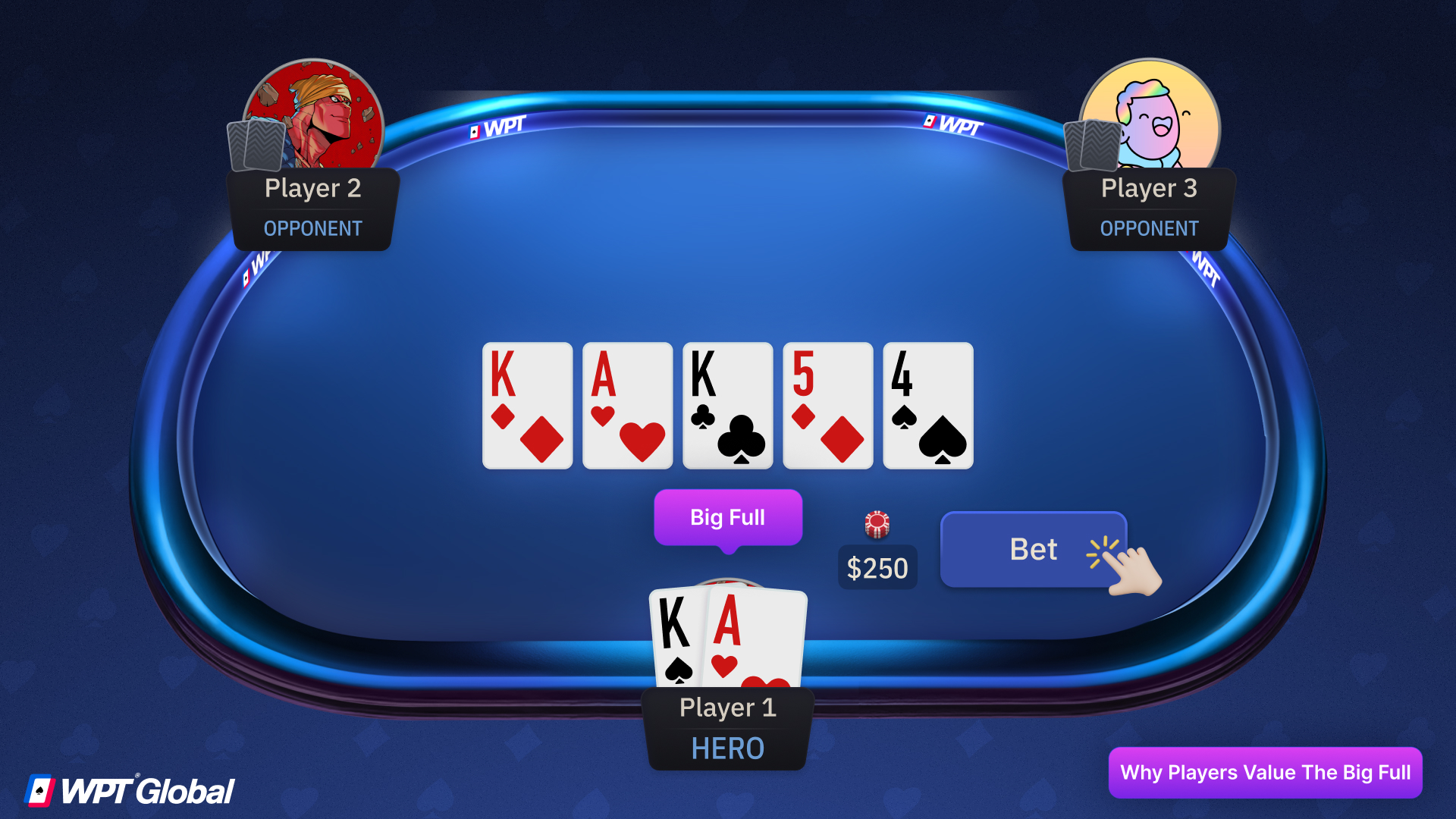The height and width of the screenshot is (819, 1456).
Task: Expand the Big Full hand label
Action: tap(727, 516)
